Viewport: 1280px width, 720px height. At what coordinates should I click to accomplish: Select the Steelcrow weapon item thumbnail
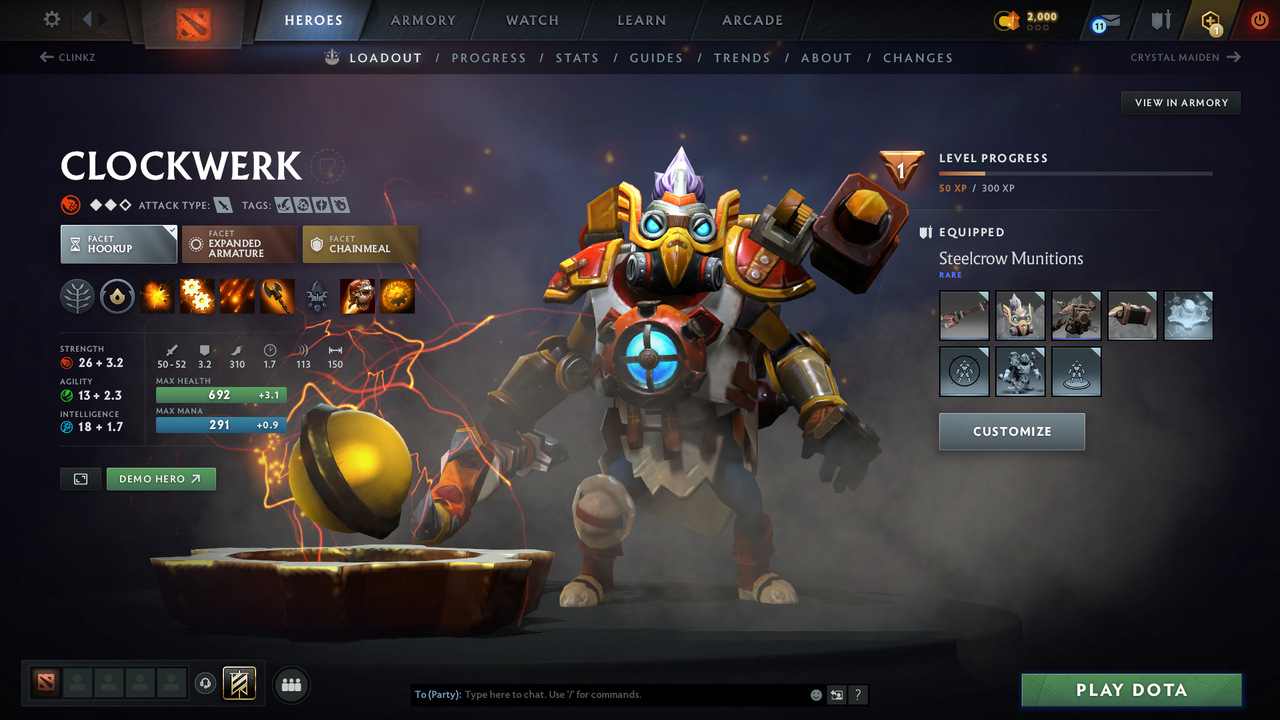[963, 315]
